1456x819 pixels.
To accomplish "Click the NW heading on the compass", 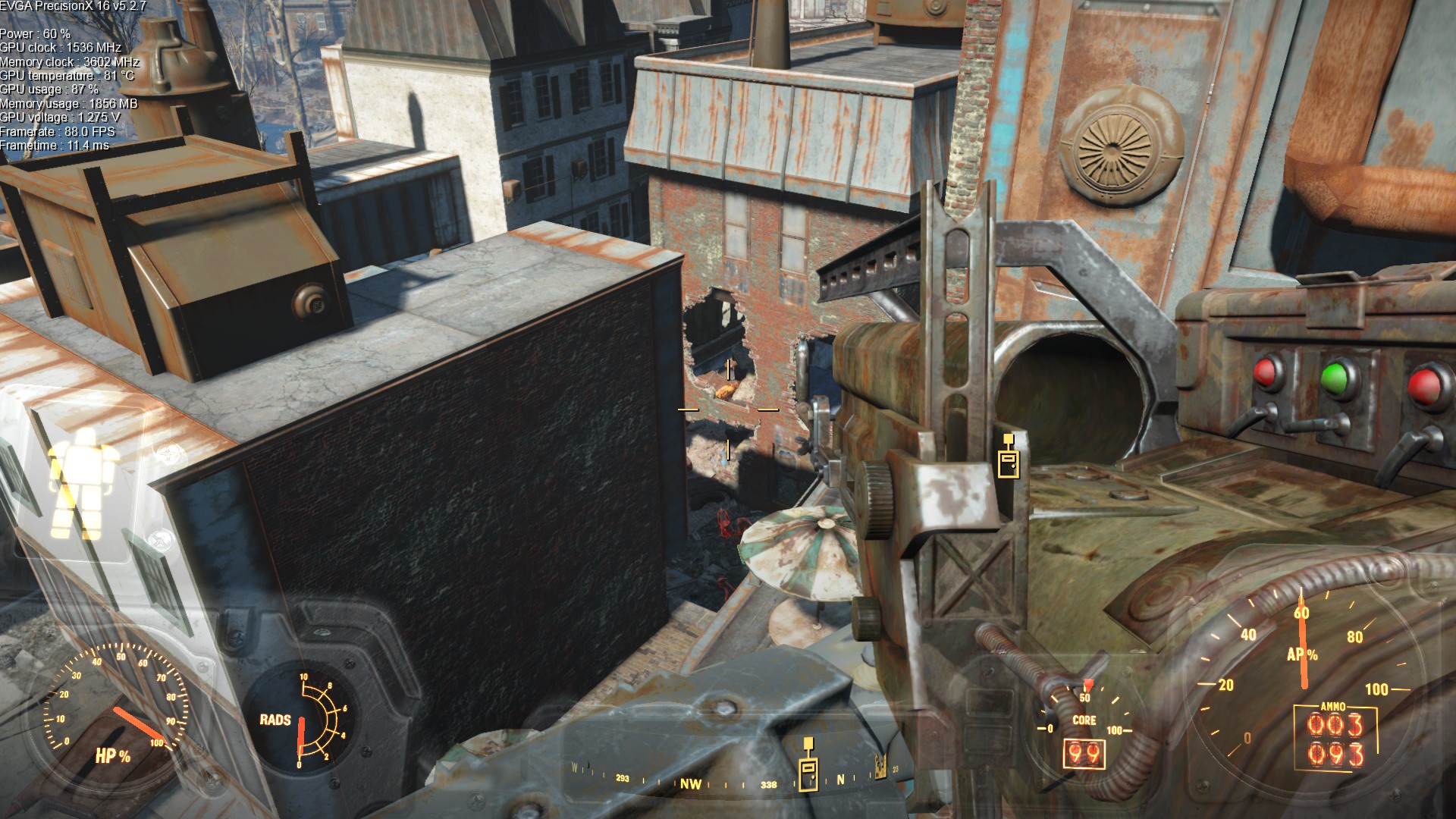I will [690, 784].
